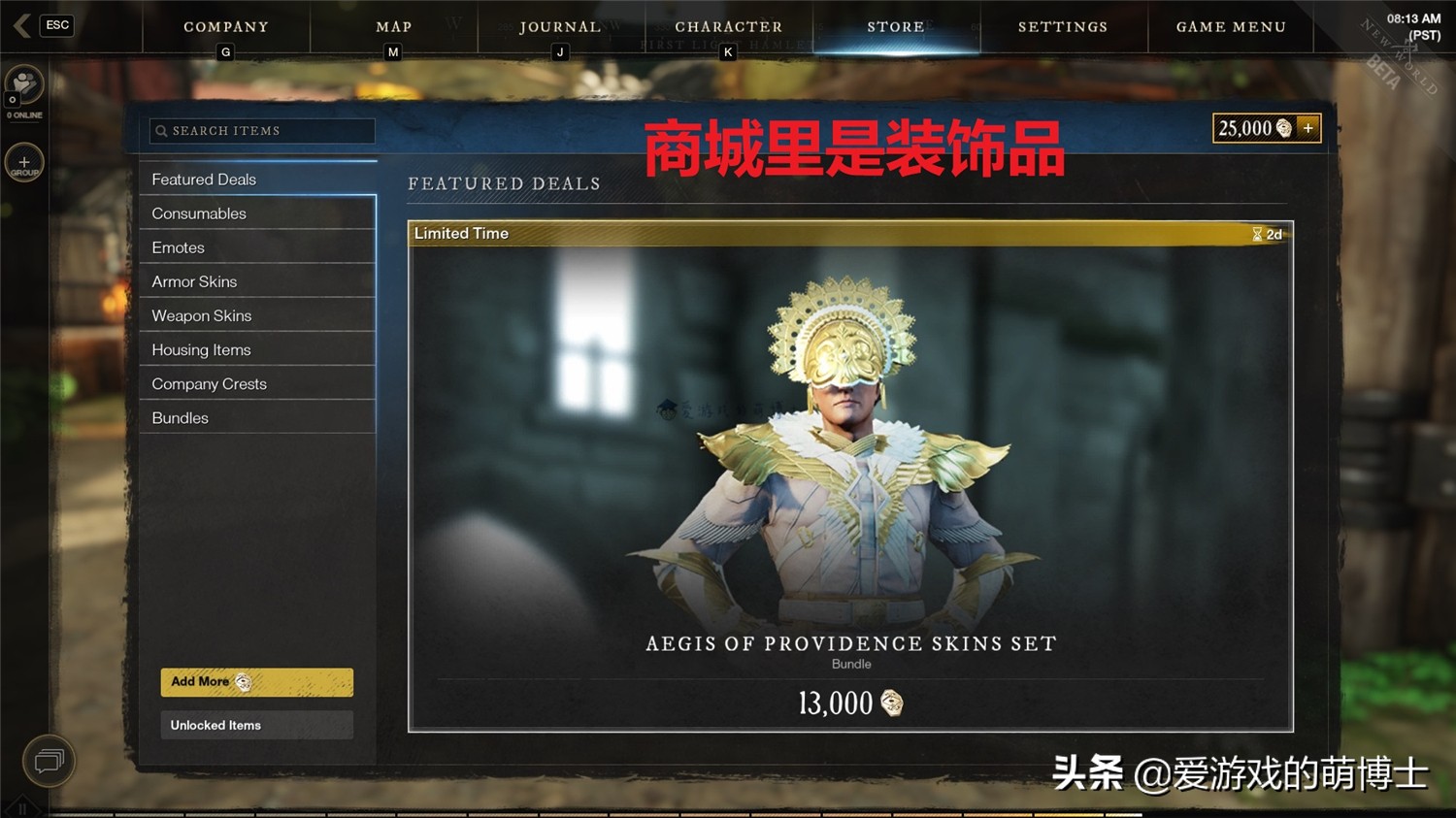Switch to the Map tab

pos(393,26)
